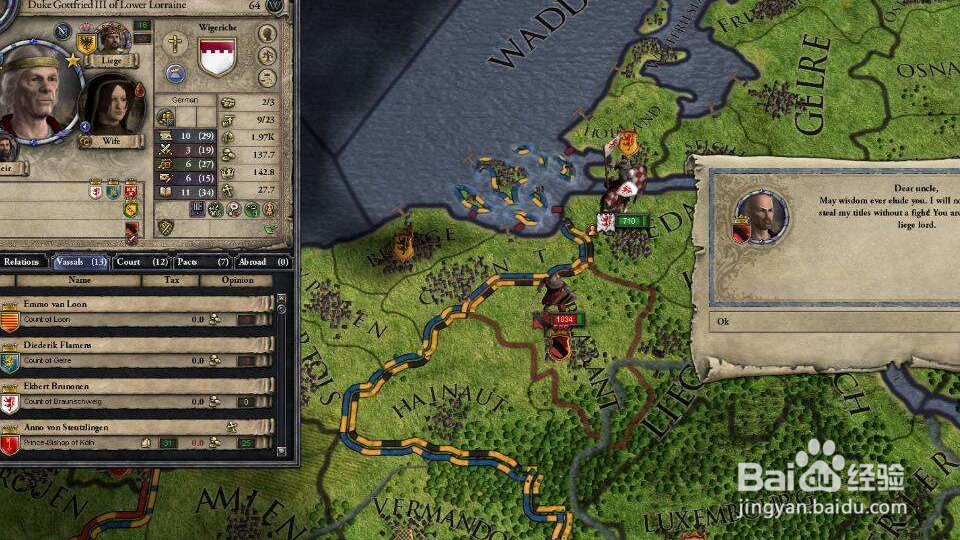Select the Vassals tab
This screenshot has height=540, width=960.
coord(80,262)
